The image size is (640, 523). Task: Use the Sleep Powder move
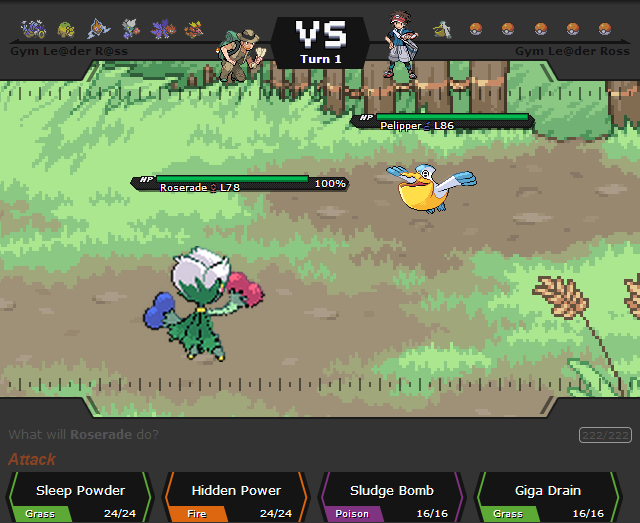(80, 498)
